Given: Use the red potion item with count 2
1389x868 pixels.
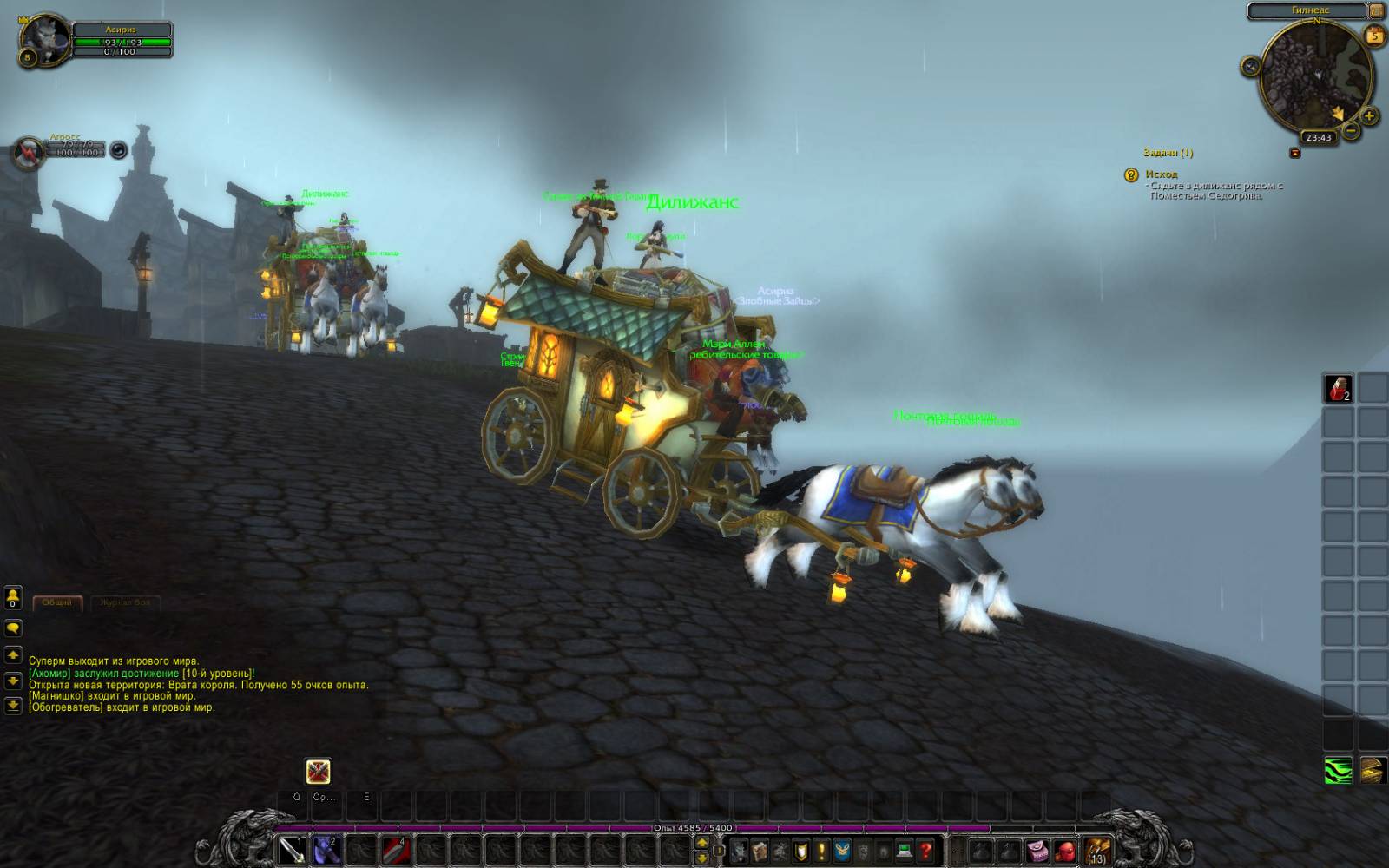Looking at the screenshot, I should click(x=1338, y=388).
